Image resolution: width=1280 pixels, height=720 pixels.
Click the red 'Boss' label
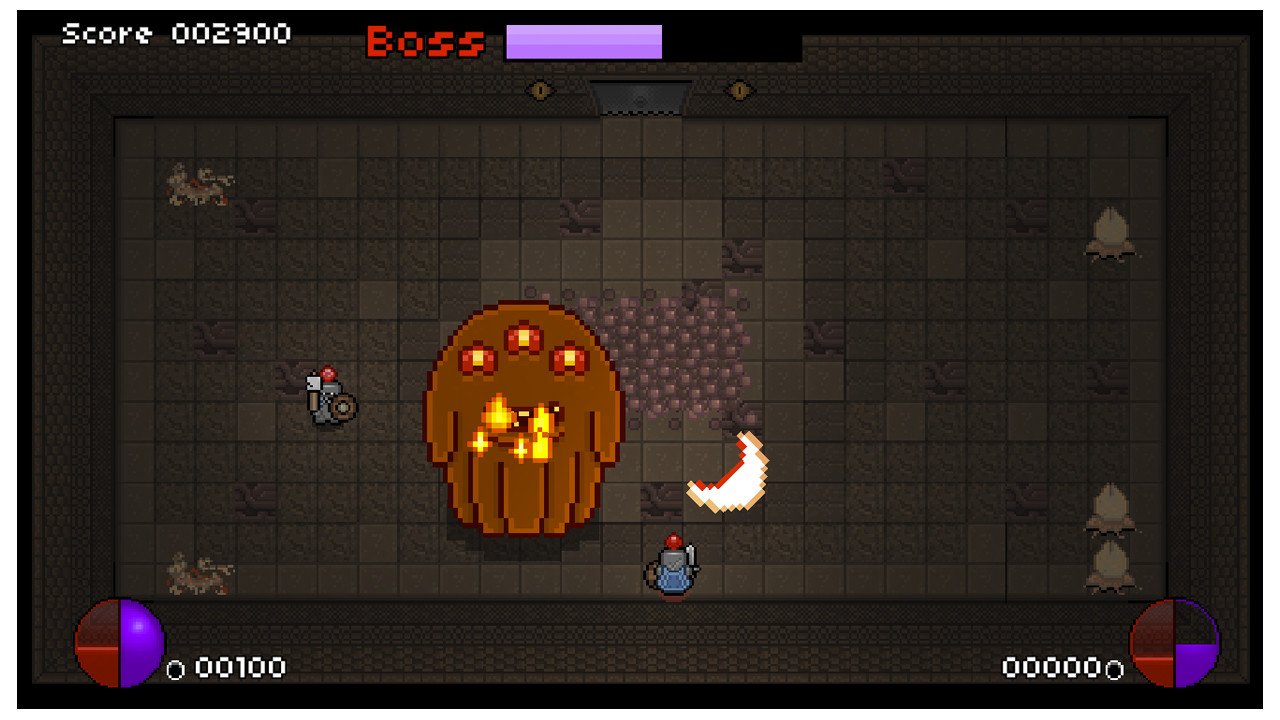tap(424, 40)
